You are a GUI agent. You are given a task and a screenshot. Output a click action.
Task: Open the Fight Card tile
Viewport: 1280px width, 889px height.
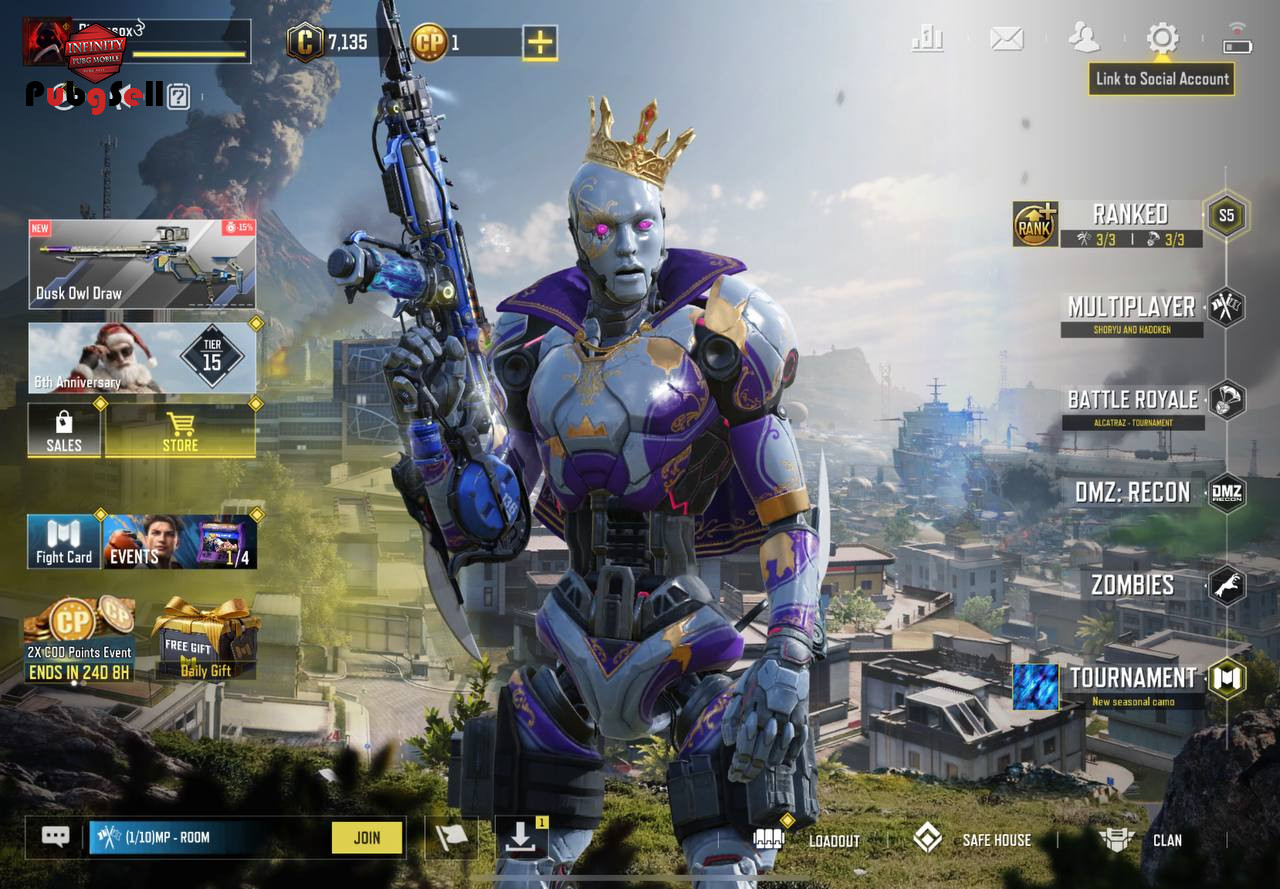click(x=64, y=542)
